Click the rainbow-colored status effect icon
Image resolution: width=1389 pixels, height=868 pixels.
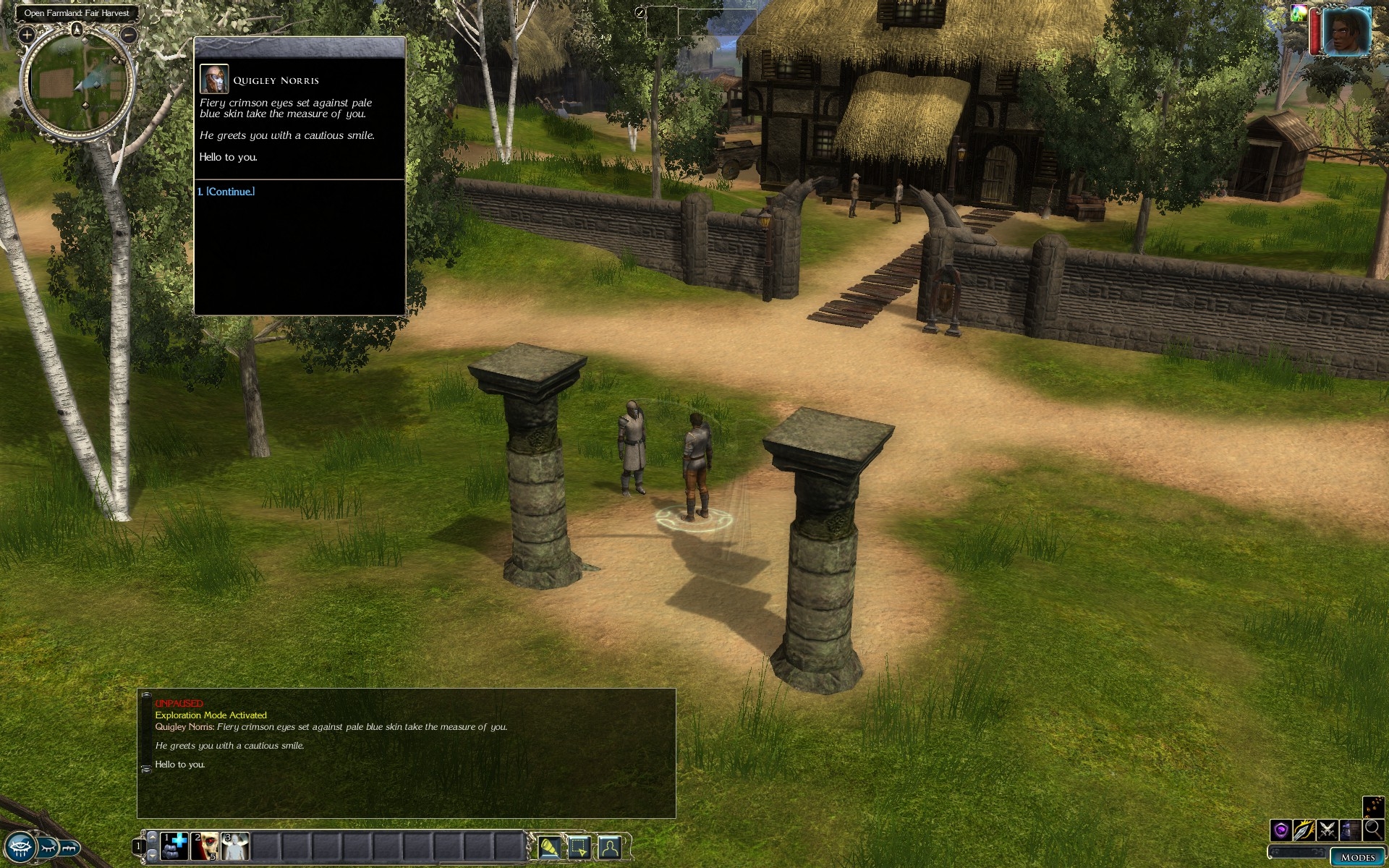point(1299,14)
